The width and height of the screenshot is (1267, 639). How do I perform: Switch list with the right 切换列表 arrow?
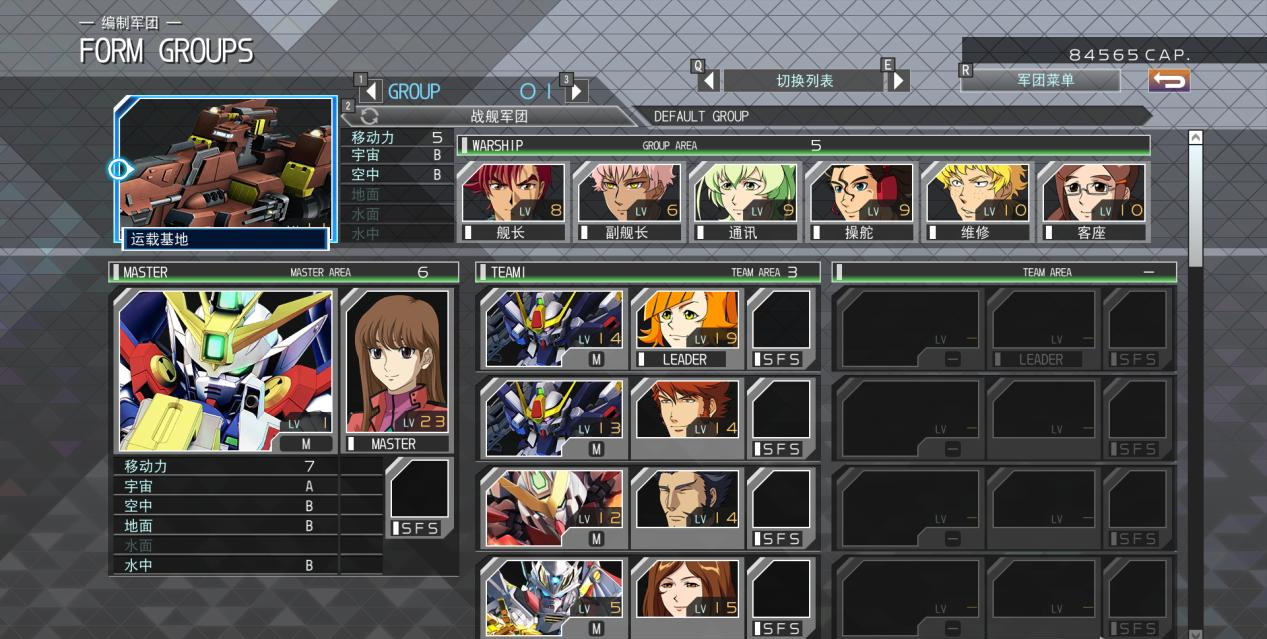[x=898, y=80]
